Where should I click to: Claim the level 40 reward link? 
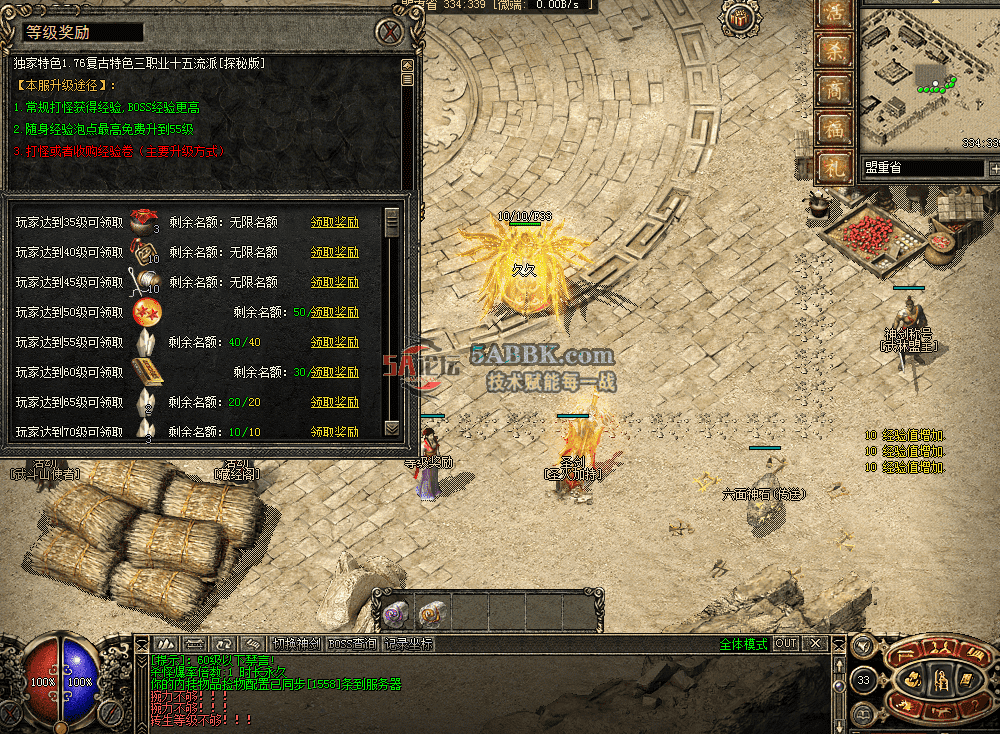click(334, 252)
